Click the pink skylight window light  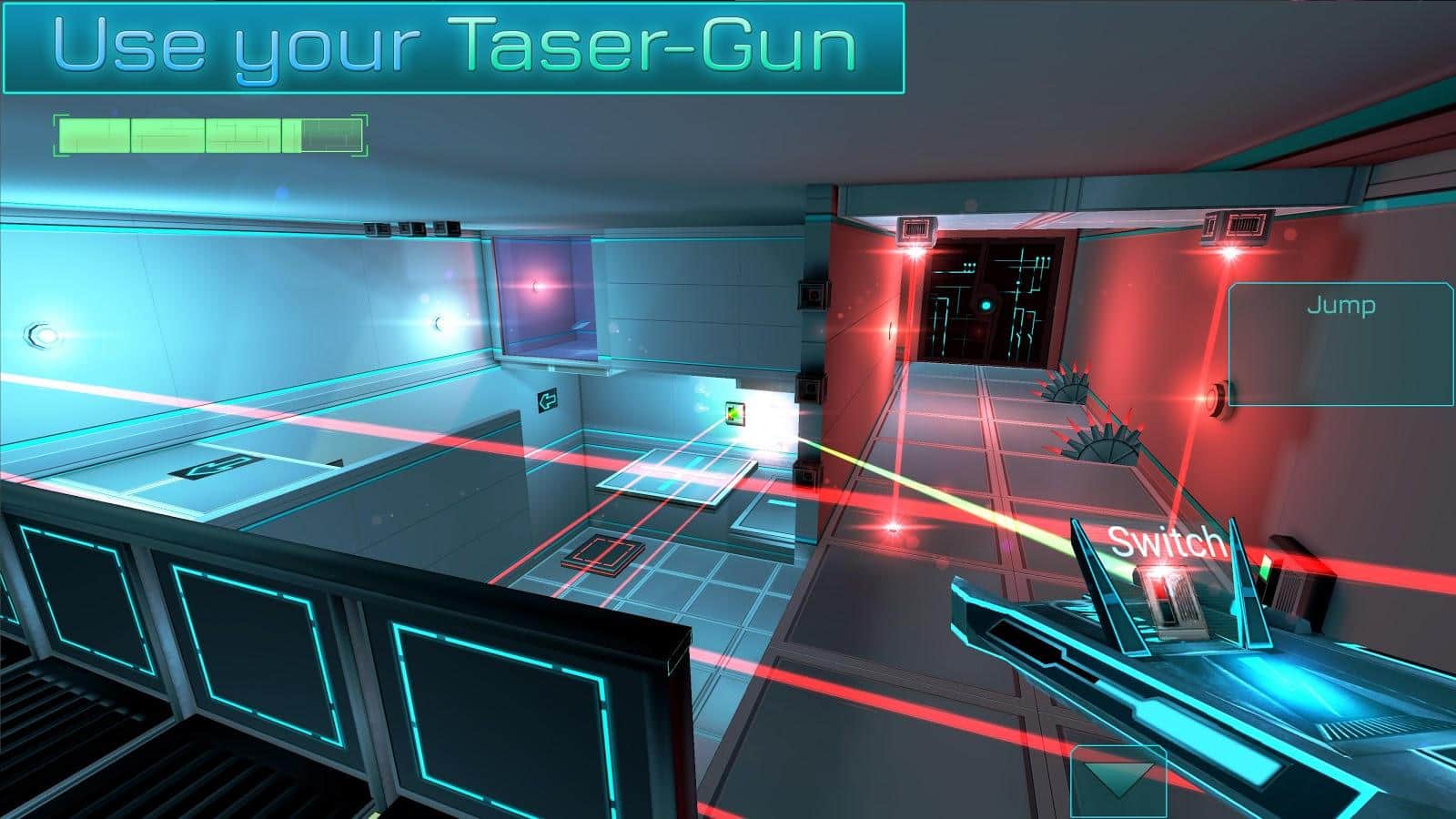click(x=536, y=286)
